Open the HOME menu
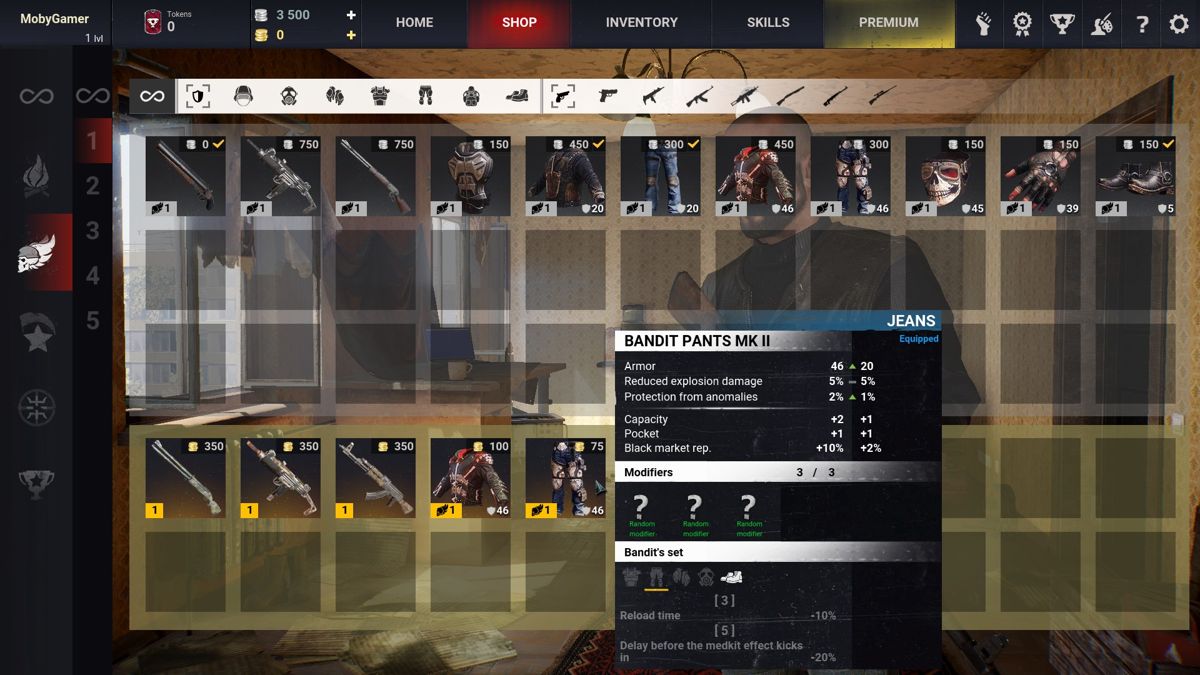 pos(414,22)
